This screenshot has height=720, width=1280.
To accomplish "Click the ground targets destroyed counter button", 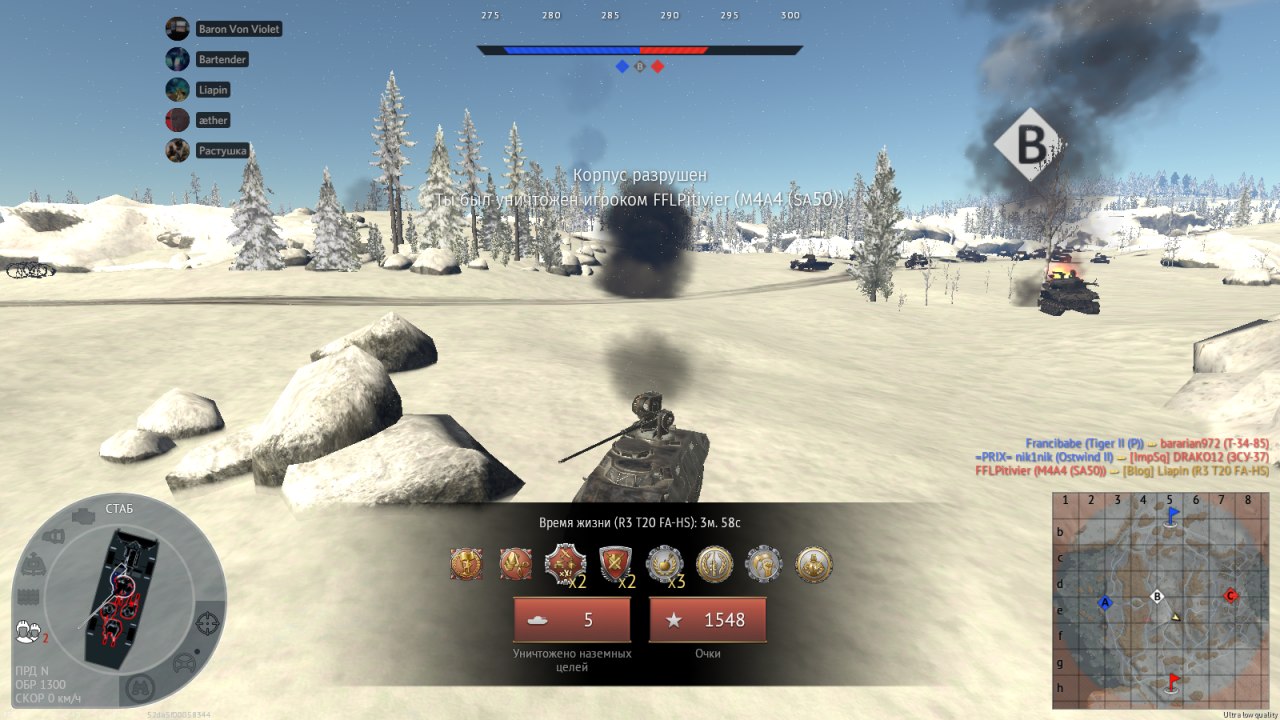I will [572, 620].
